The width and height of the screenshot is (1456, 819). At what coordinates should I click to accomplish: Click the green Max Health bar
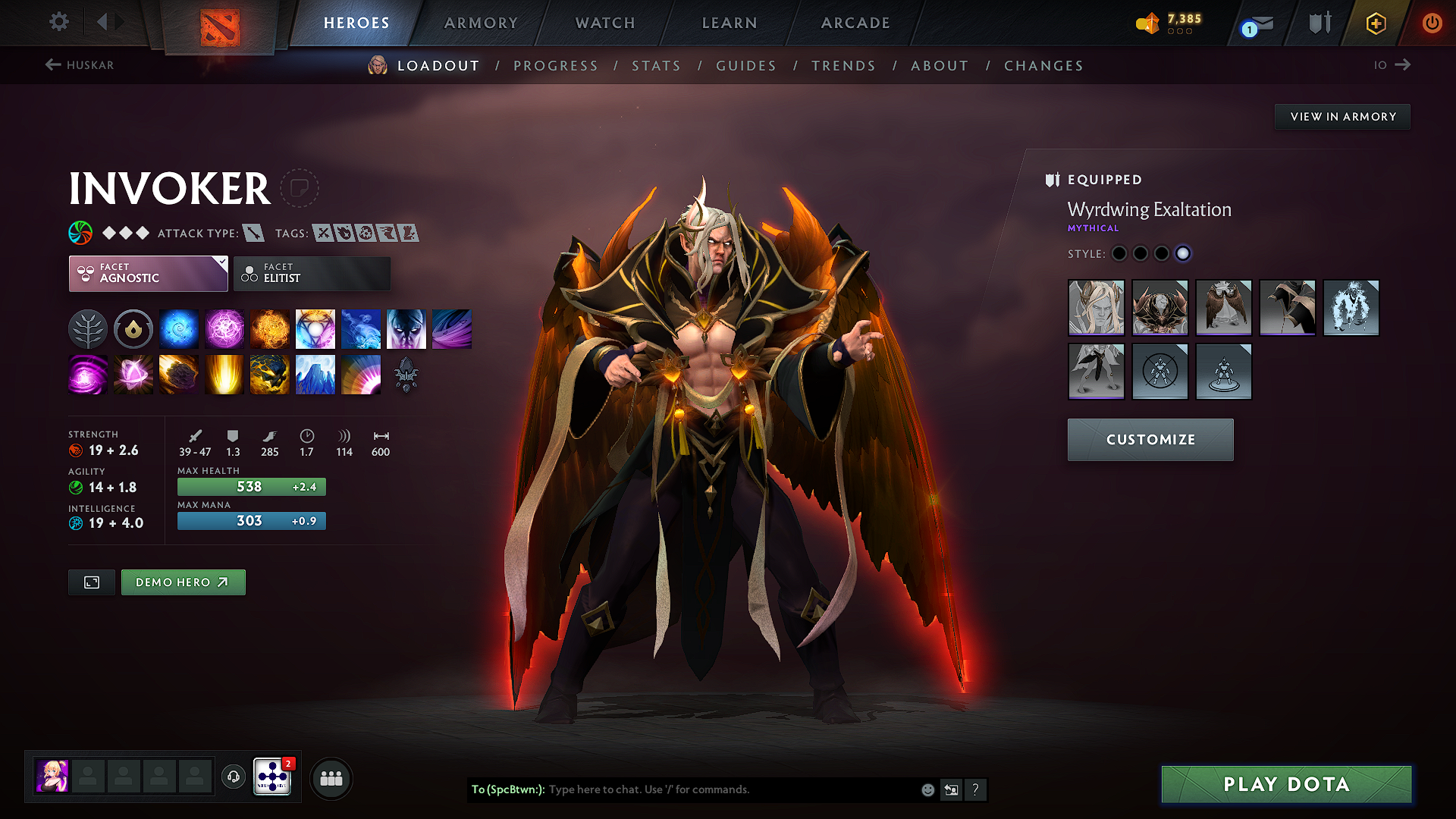[x=251, y=486]
